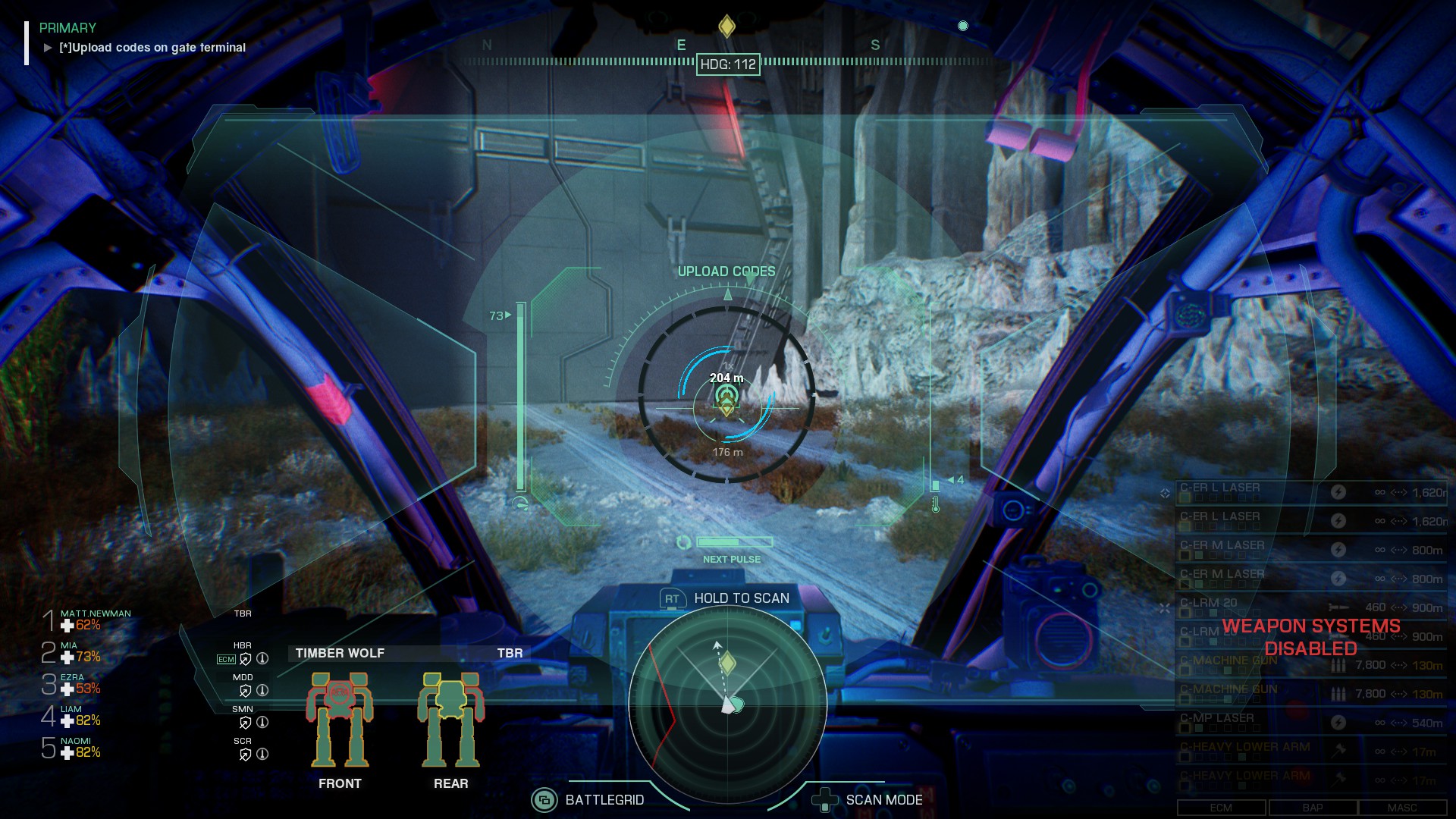Toggle the ECM module at bottom right

pyautogui.click(x=1221, y=807)
